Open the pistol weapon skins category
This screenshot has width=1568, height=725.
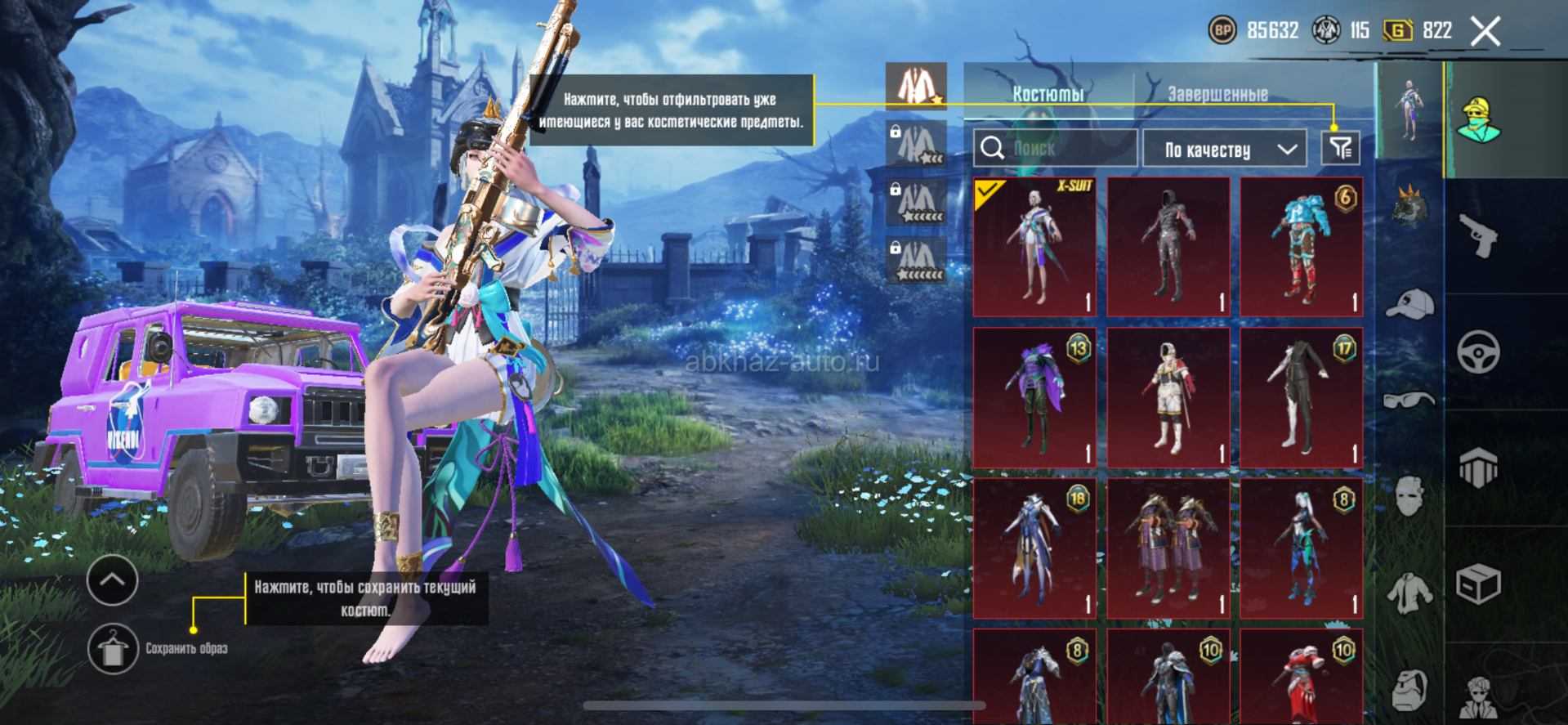point(1479,237)
